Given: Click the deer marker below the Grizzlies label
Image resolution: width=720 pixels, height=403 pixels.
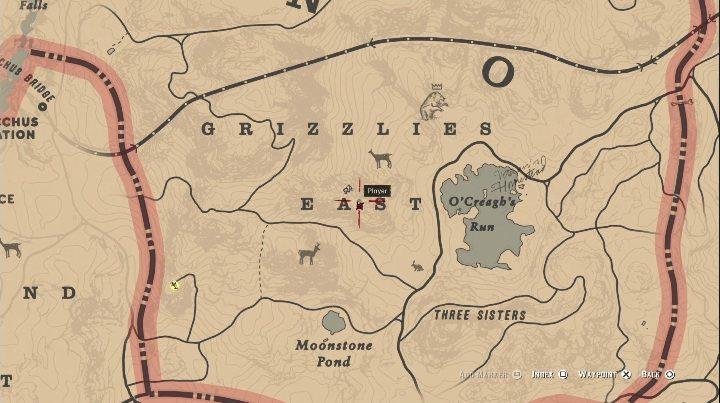Looking at the screenshot, I should tap(380, 159).
